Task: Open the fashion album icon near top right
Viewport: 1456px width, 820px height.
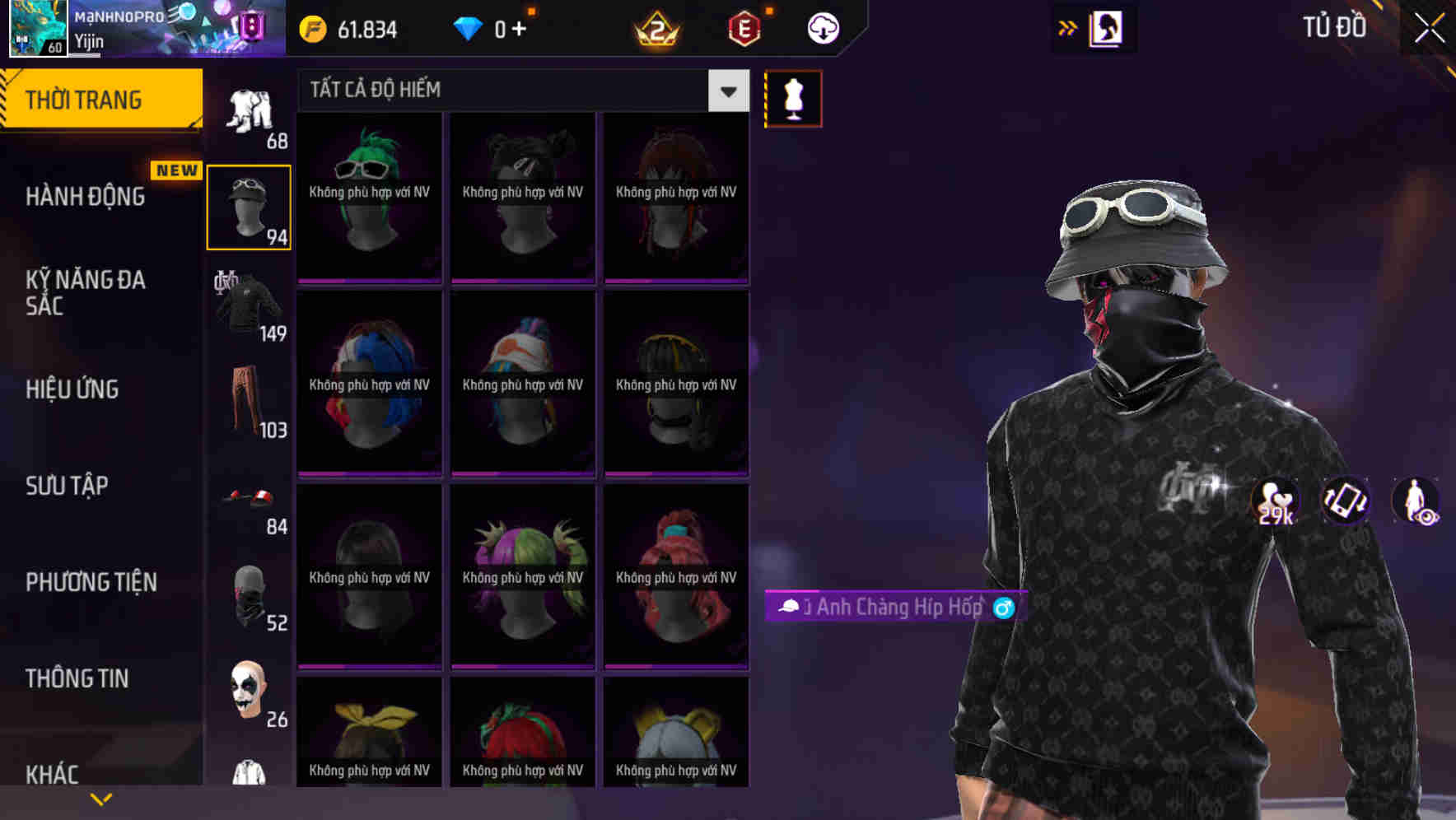Action: (1108, 27)
